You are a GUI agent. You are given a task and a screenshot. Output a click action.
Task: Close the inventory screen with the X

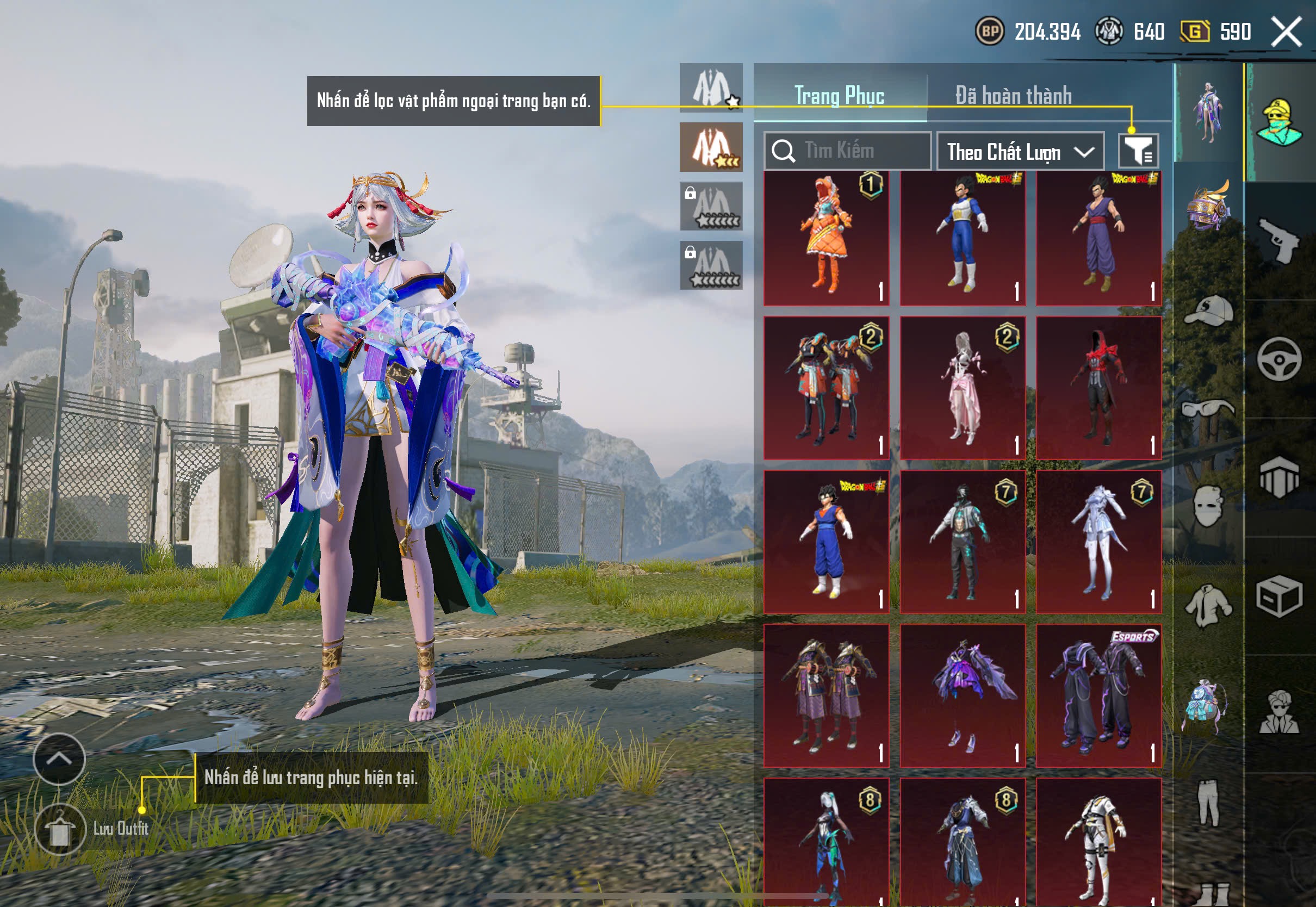click(1286, 32)
